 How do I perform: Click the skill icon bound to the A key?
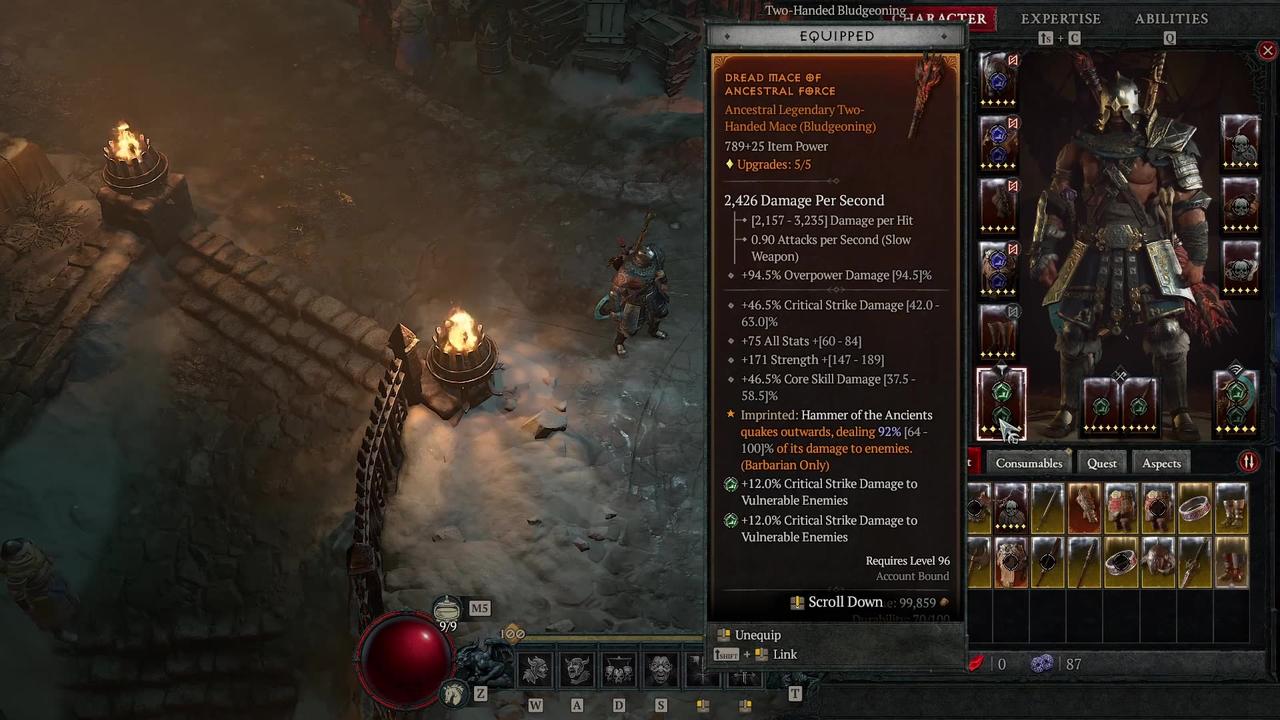coord(577,670)
